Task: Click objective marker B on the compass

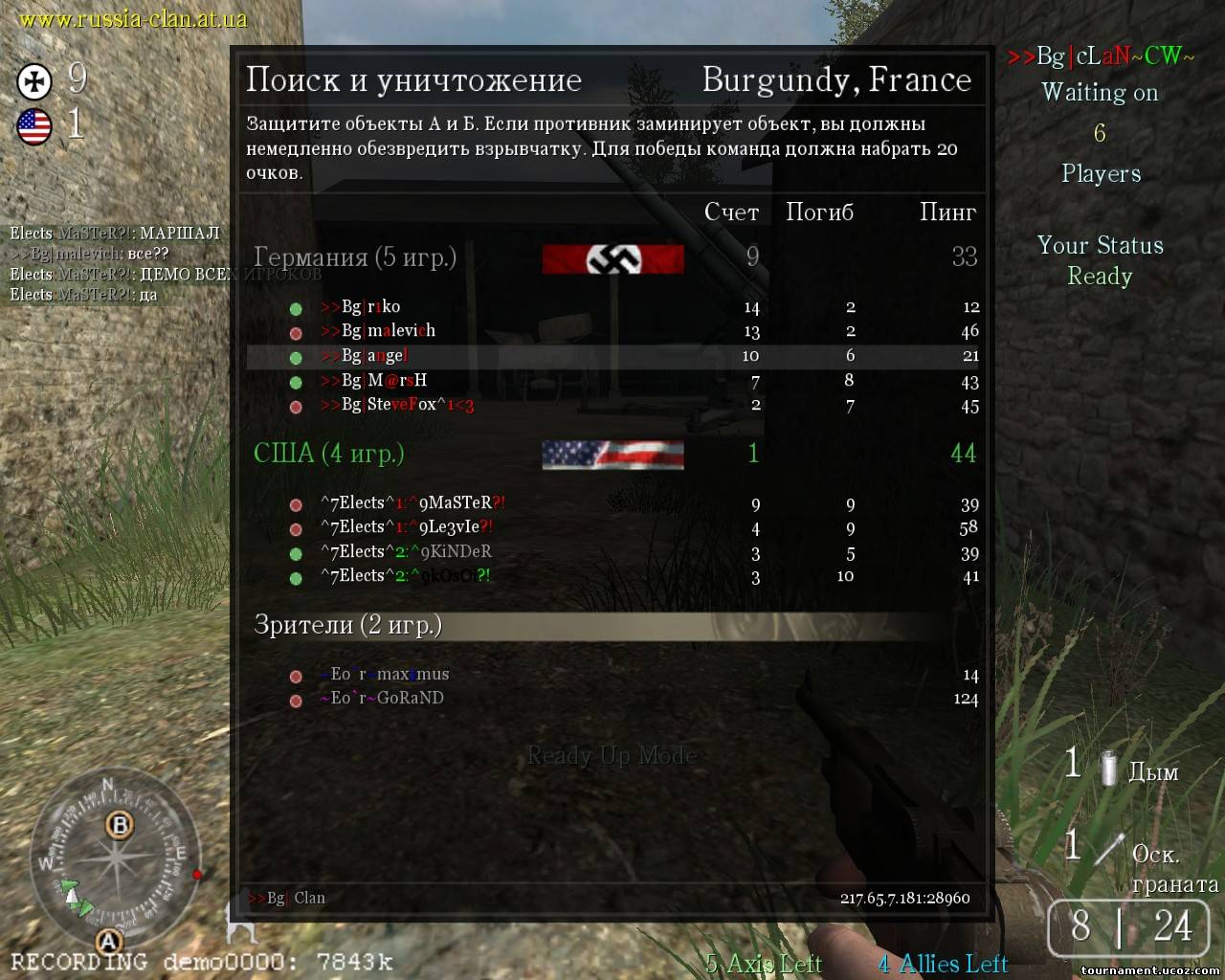Action: click(120, 824)
